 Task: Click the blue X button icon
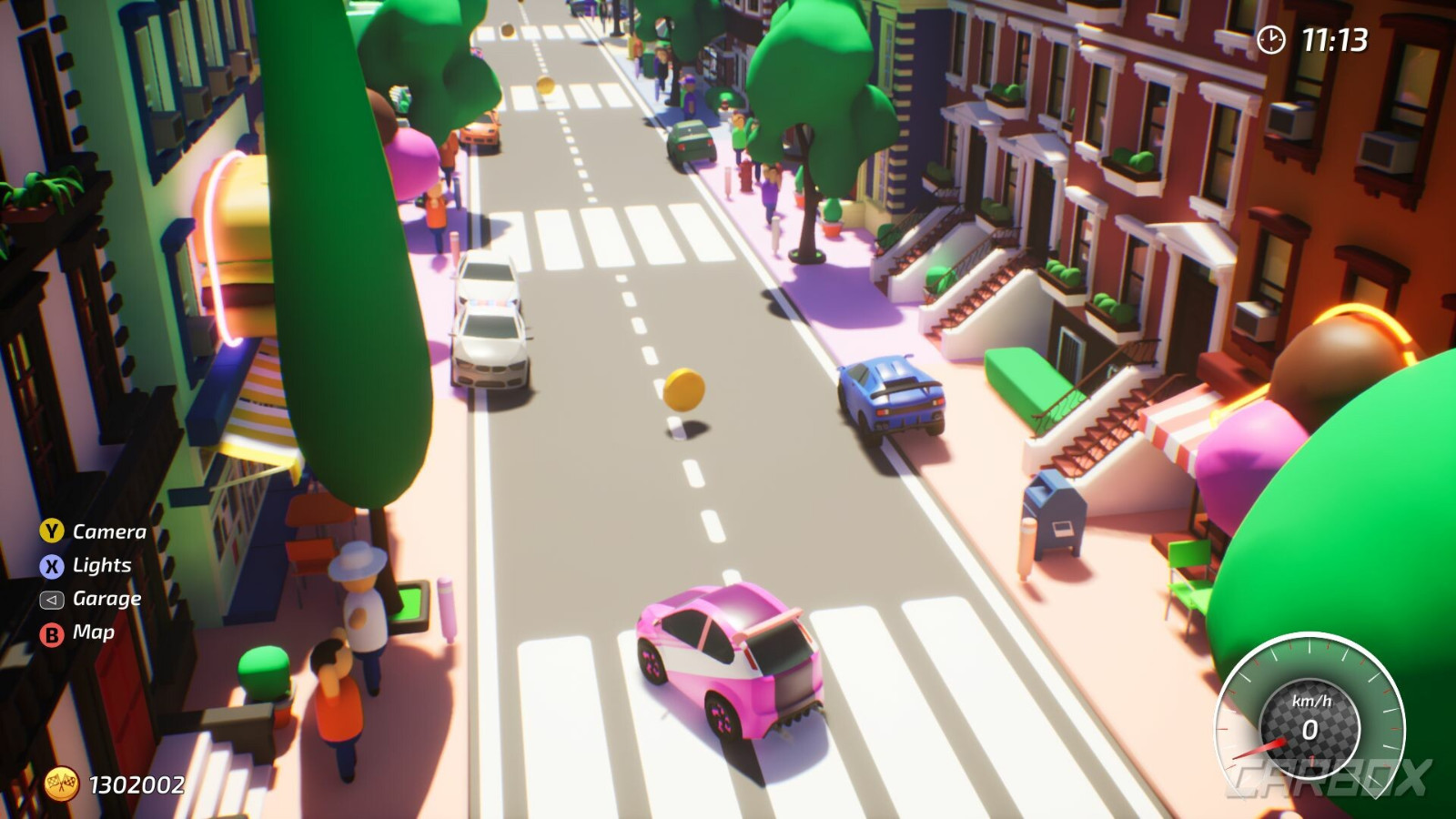[x=52, y=565]
